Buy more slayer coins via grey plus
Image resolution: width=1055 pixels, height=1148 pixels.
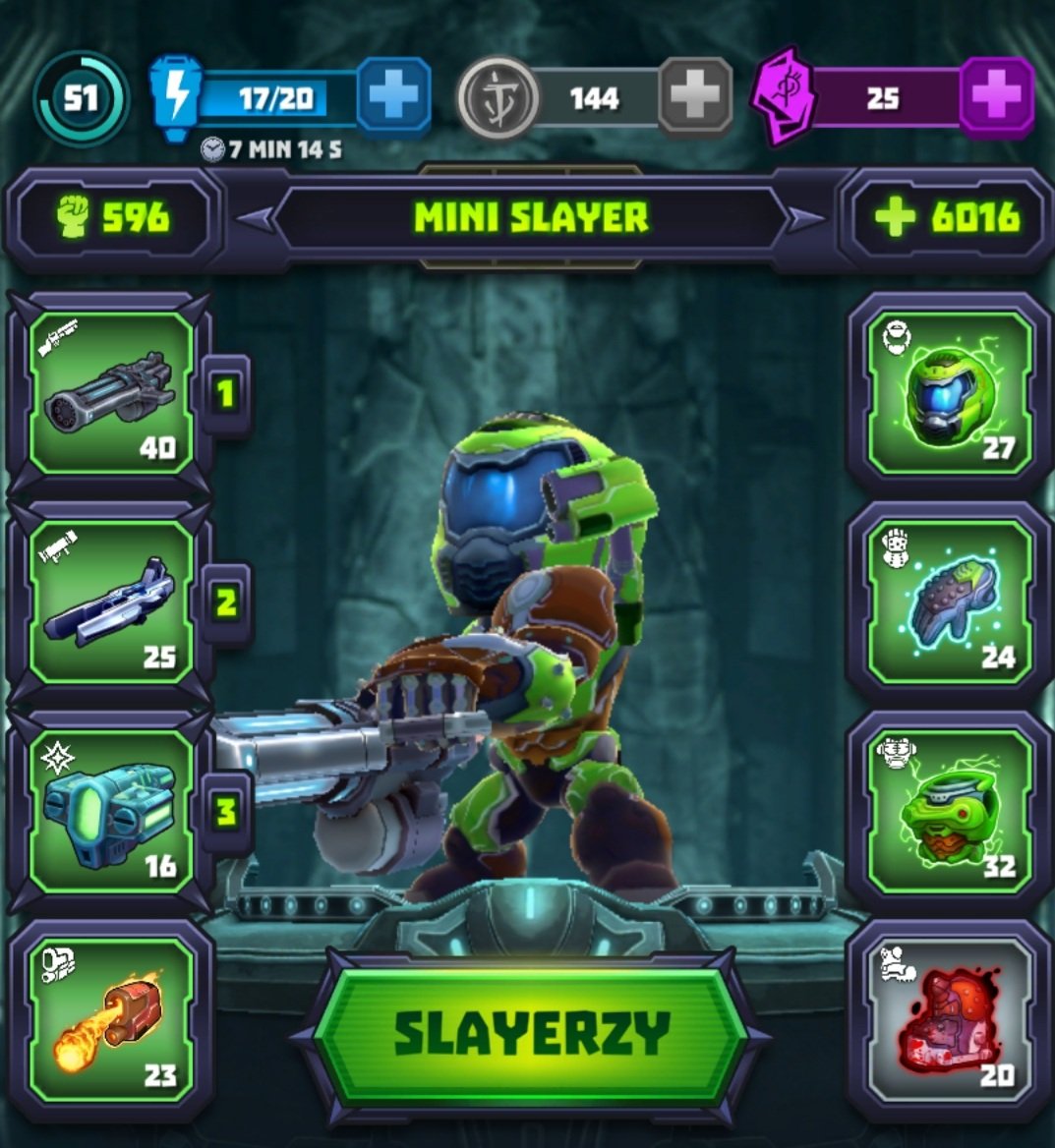coord(694,96)
